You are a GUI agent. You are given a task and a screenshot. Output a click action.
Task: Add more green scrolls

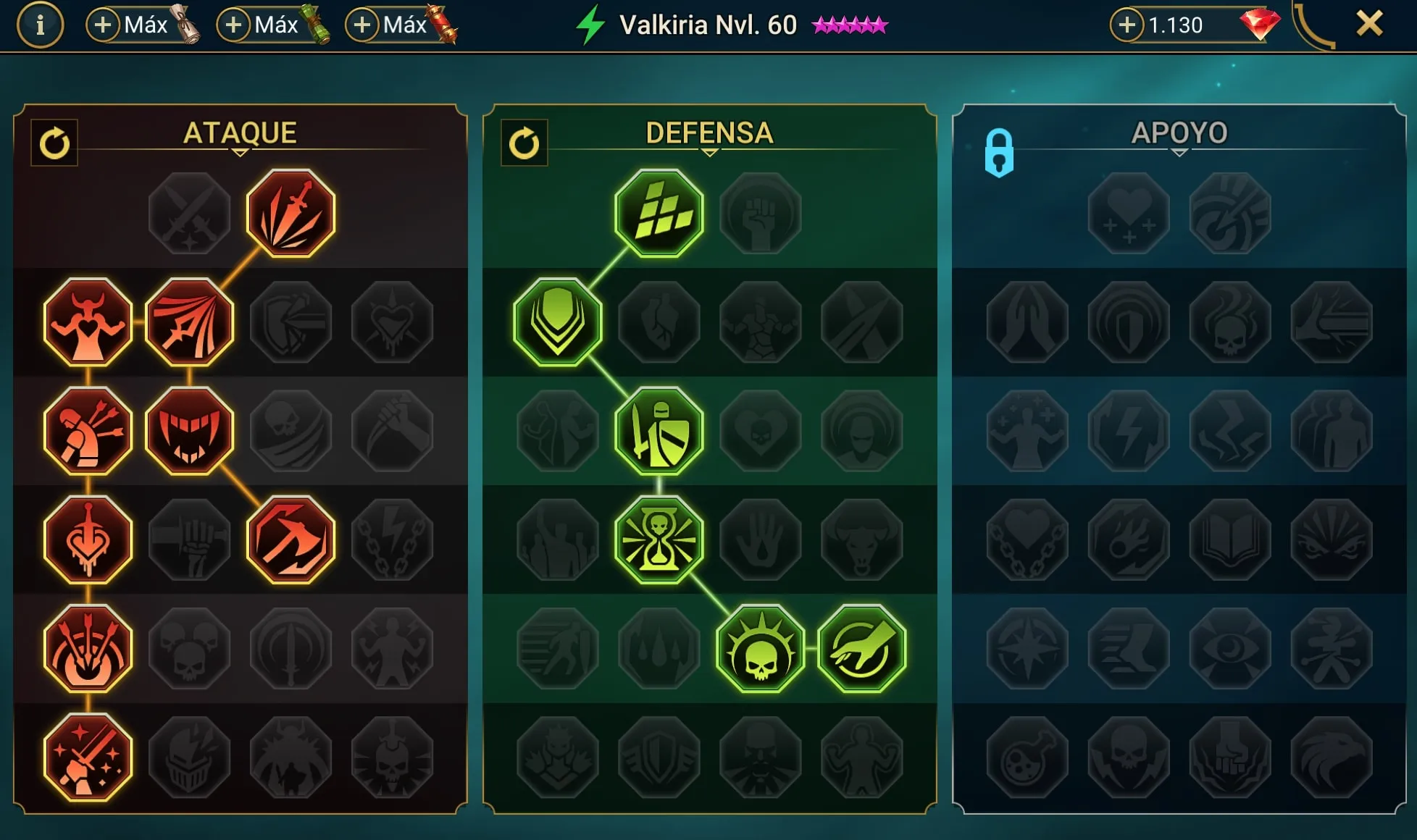click(x=233, y=25)
